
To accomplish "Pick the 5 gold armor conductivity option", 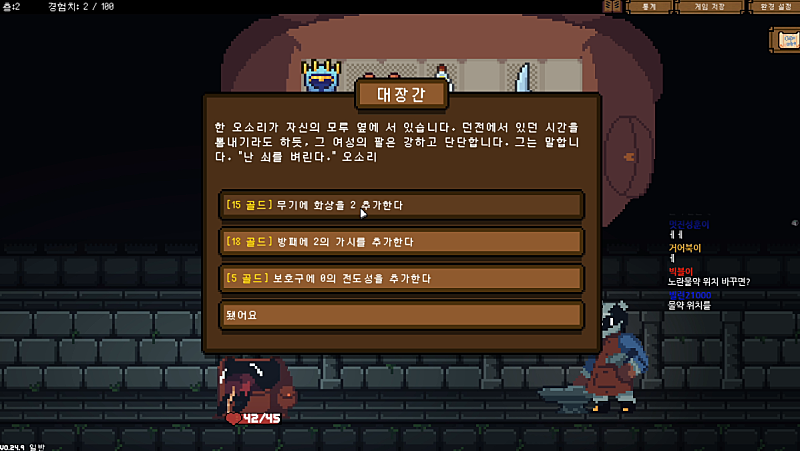I will pyautogui.click(x=400, y=277).
